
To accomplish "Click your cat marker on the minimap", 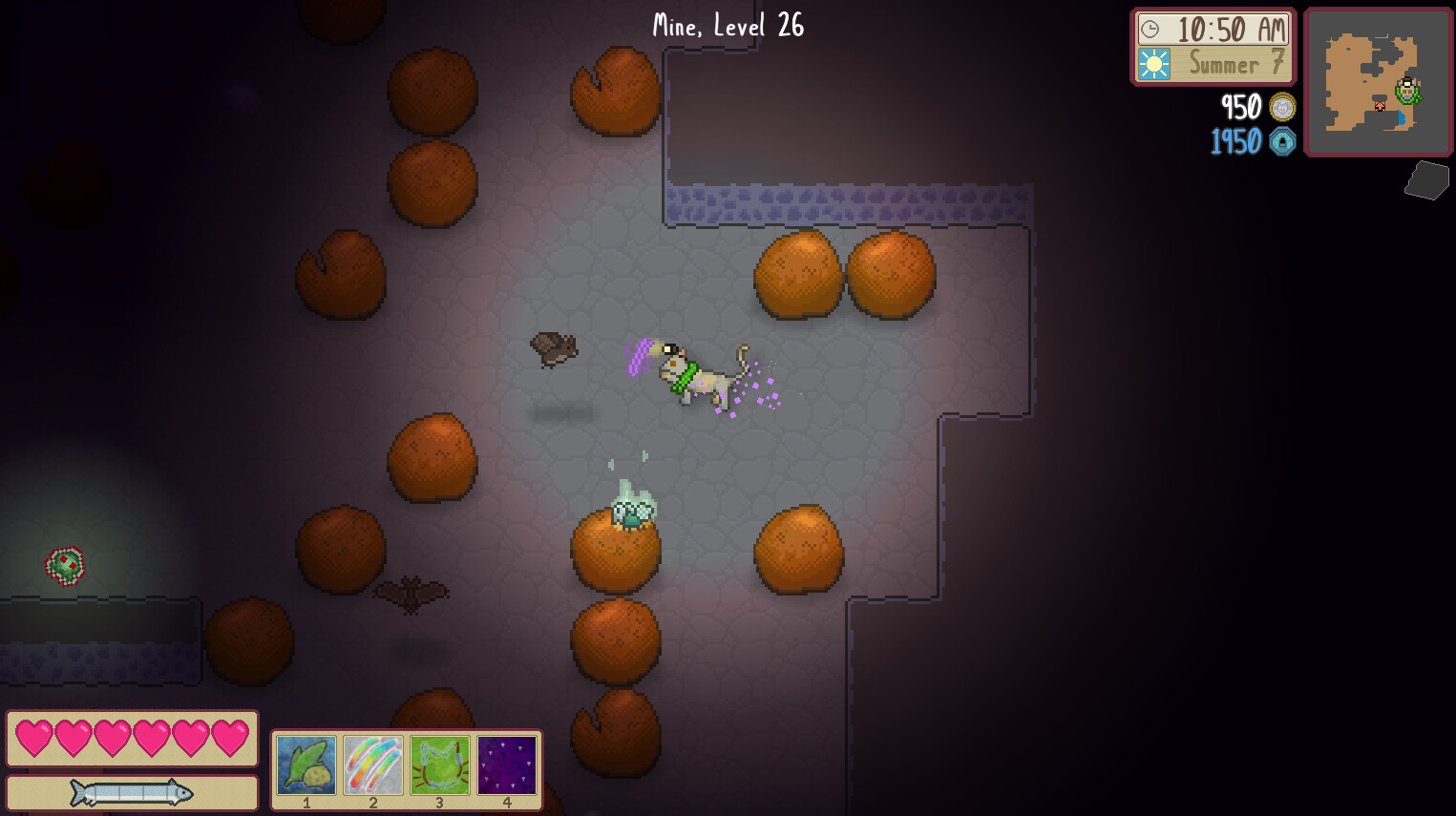I will click(x=1408, y=93).
